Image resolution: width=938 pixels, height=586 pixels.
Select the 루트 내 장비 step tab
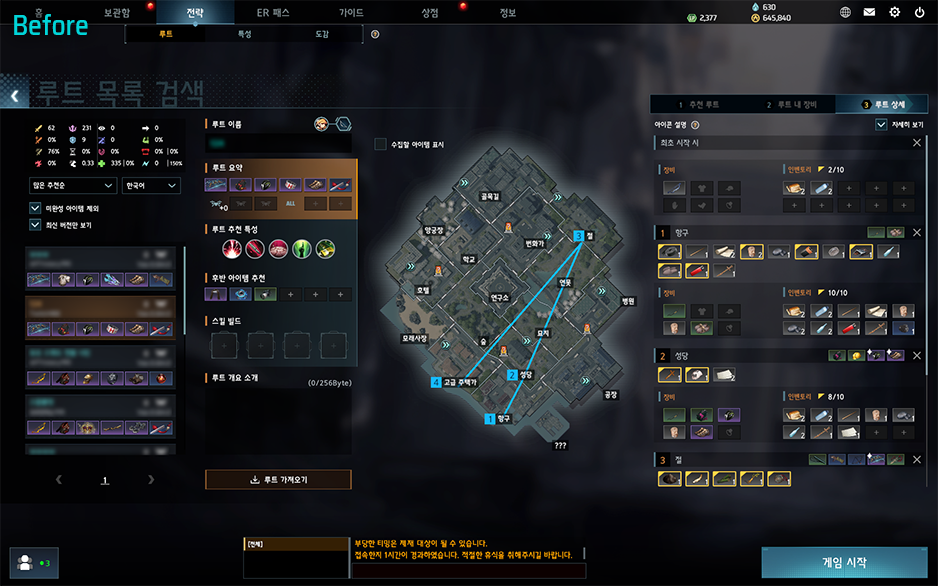pos(791,104)
